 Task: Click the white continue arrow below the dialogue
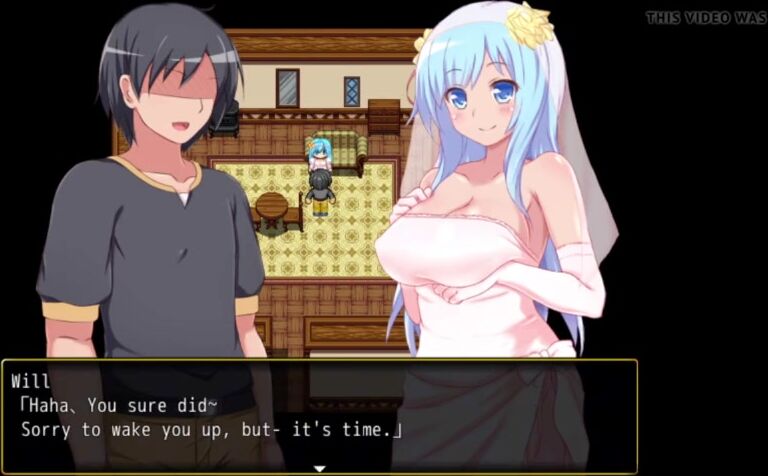point(320,467)
